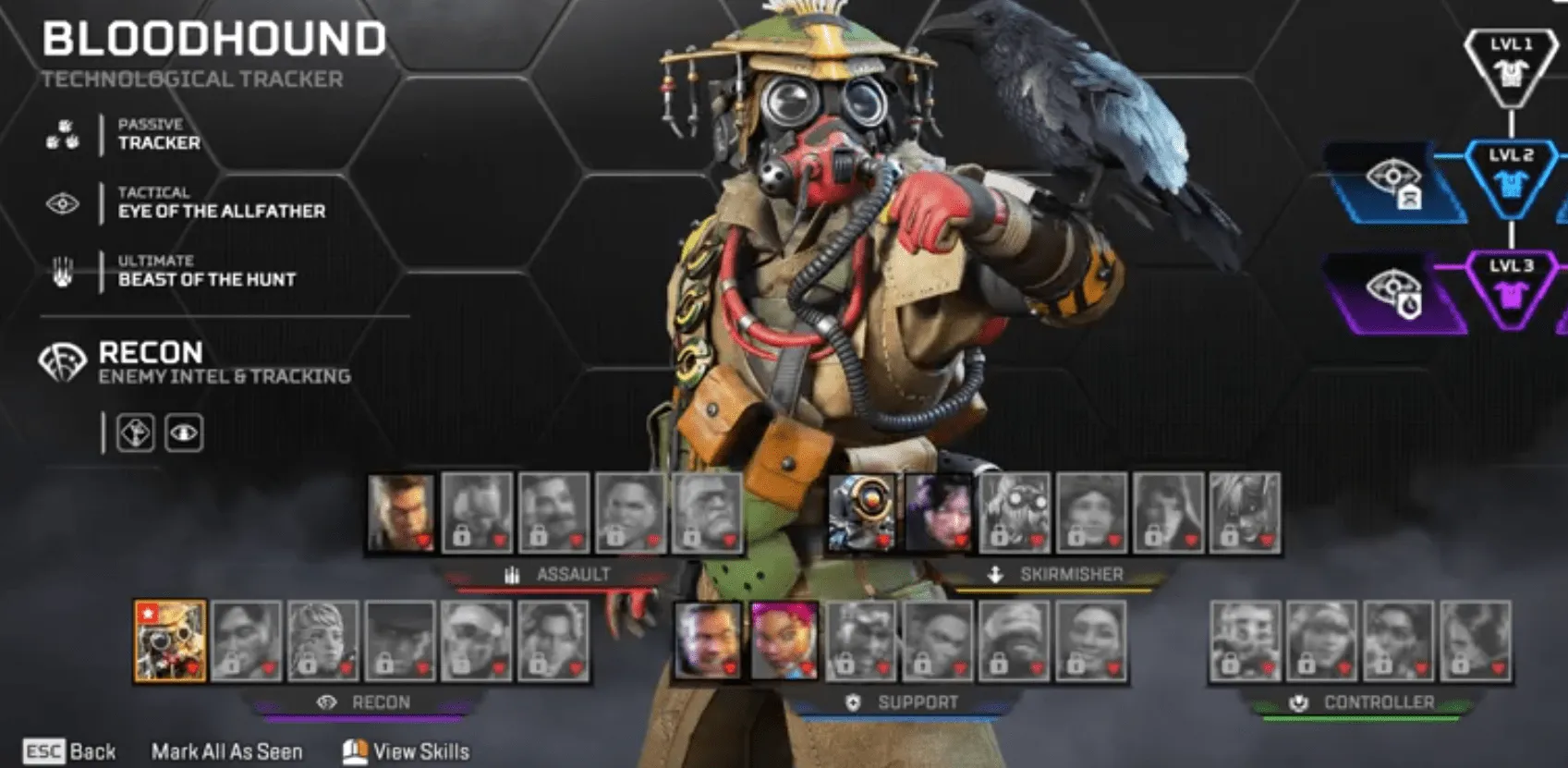Viewport: 1568px width, 768px height.
Task: Select the unlocked first Support legend portrait
Action: 708,640
